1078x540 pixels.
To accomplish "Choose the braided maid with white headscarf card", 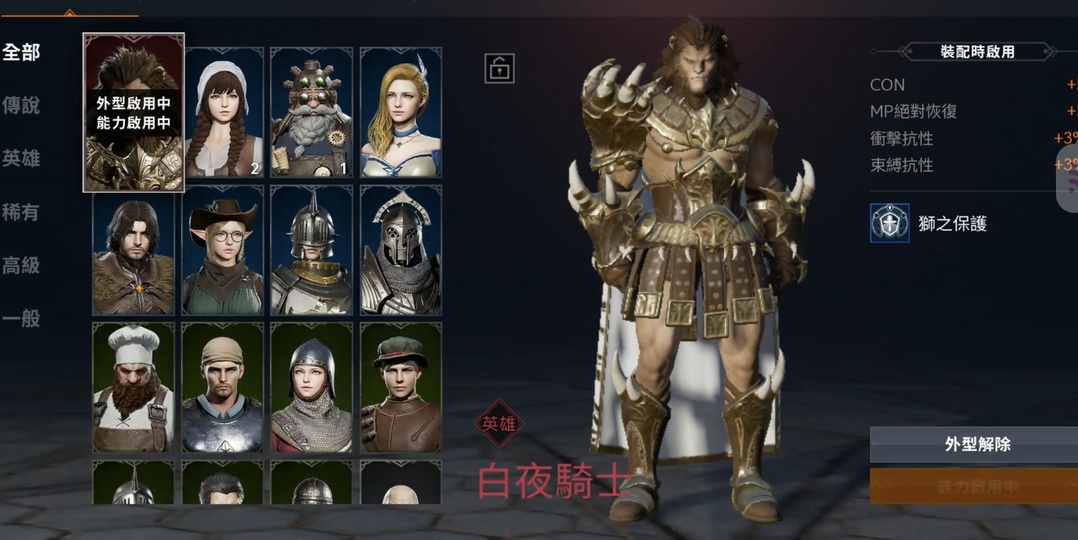I will (223, 113).
